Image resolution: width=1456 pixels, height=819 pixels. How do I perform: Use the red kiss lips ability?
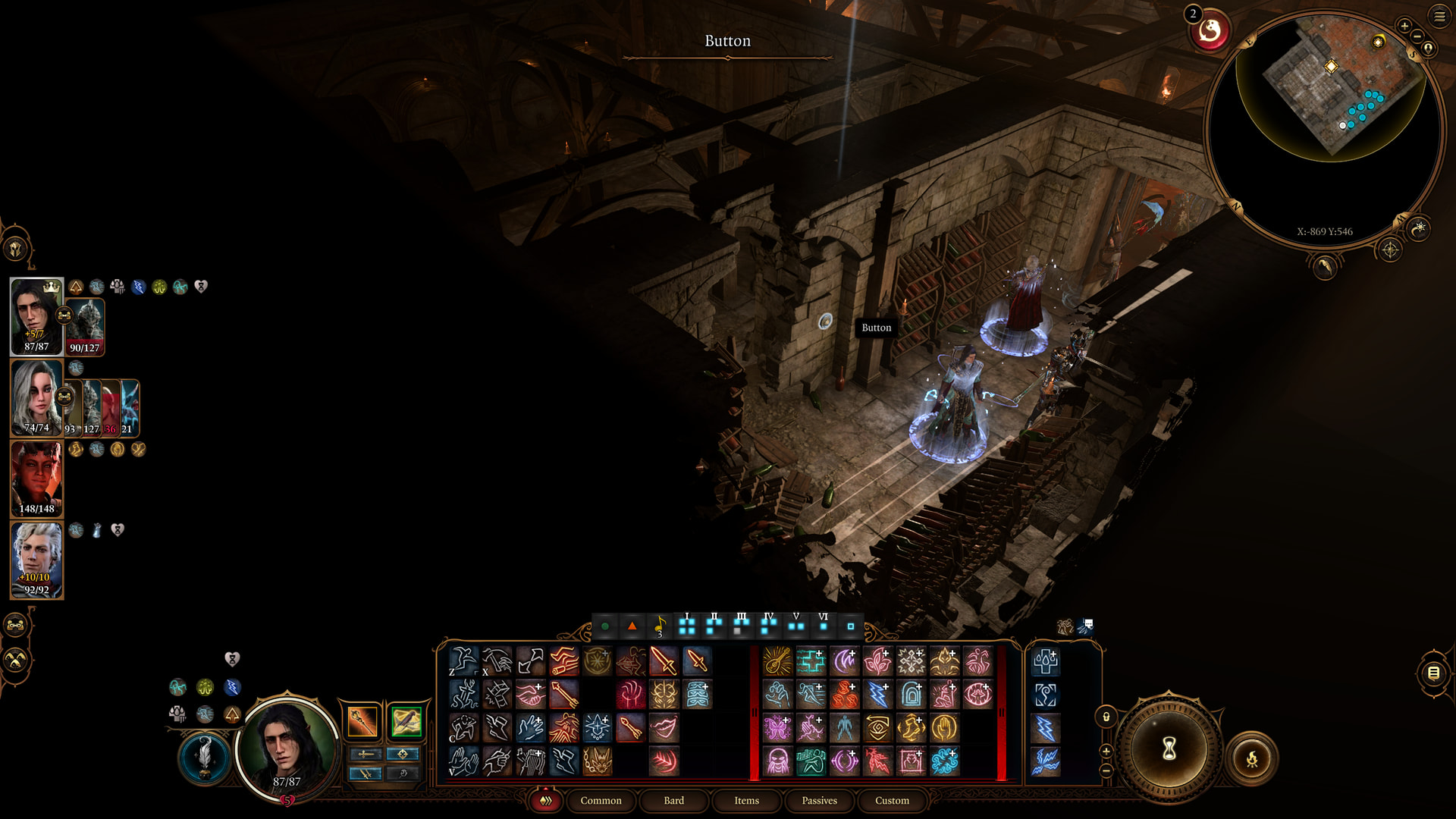pyautogui.click(x=664, y=728)
